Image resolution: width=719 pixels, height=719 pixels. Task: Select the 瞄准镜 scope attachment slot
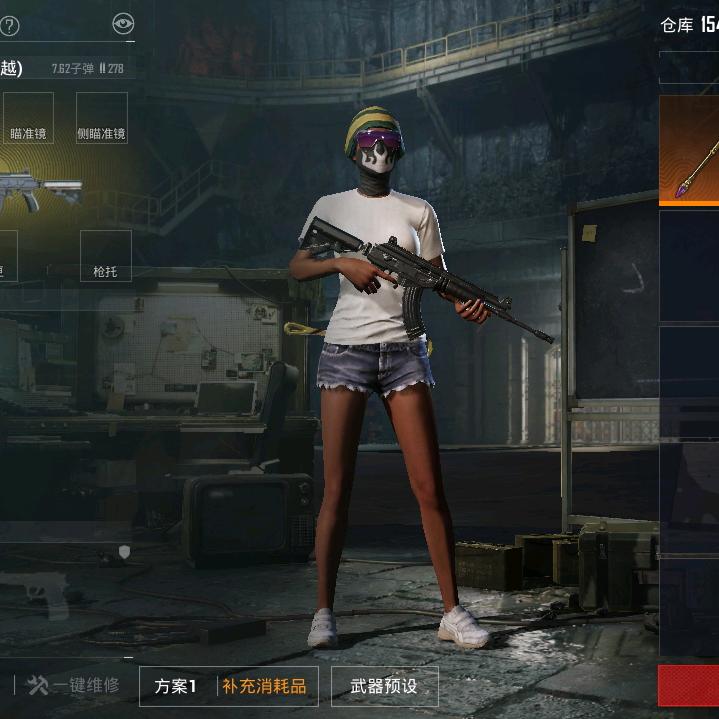(27, 118)
